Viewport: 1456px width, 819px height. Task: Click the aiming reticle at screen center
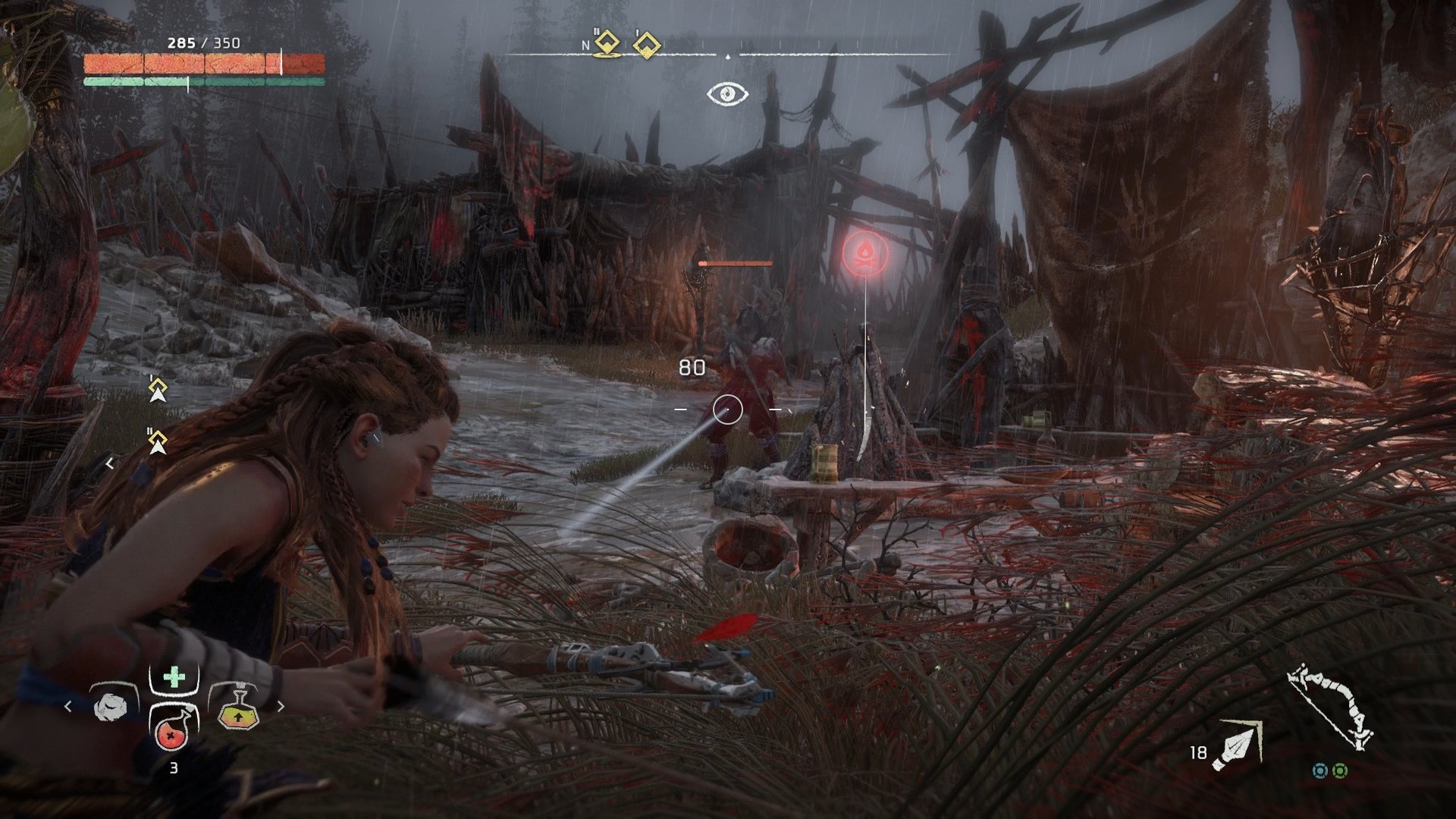728,408
